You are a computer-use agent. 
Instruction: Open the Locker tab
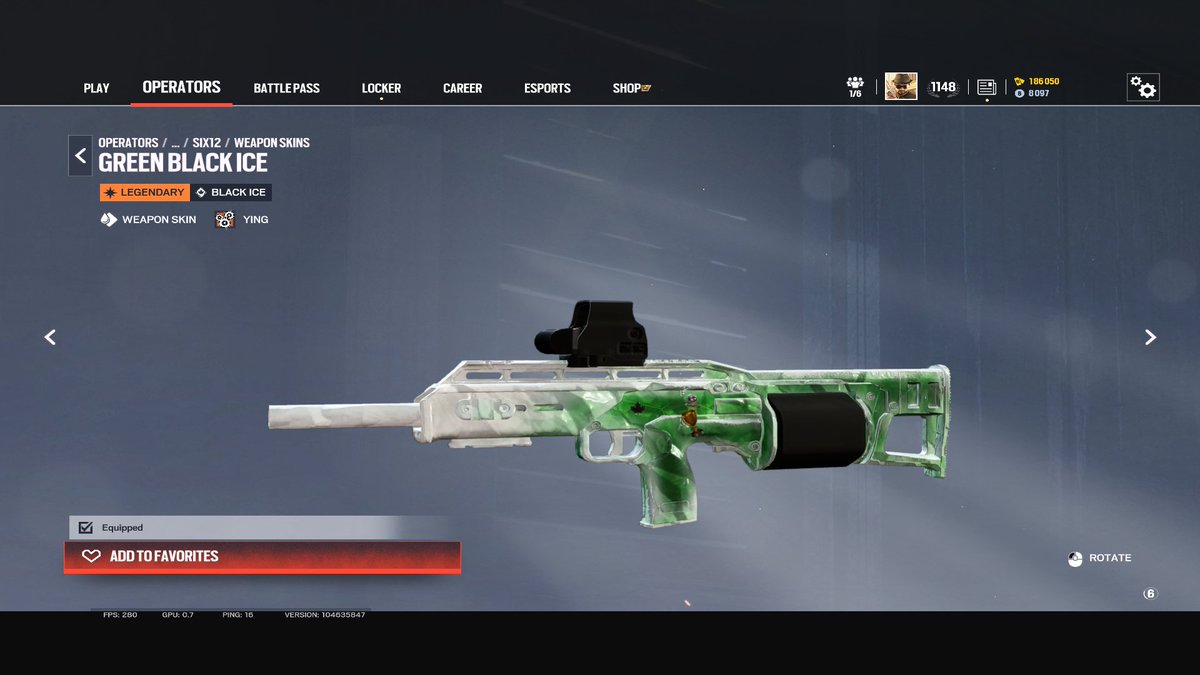point(381,88)
